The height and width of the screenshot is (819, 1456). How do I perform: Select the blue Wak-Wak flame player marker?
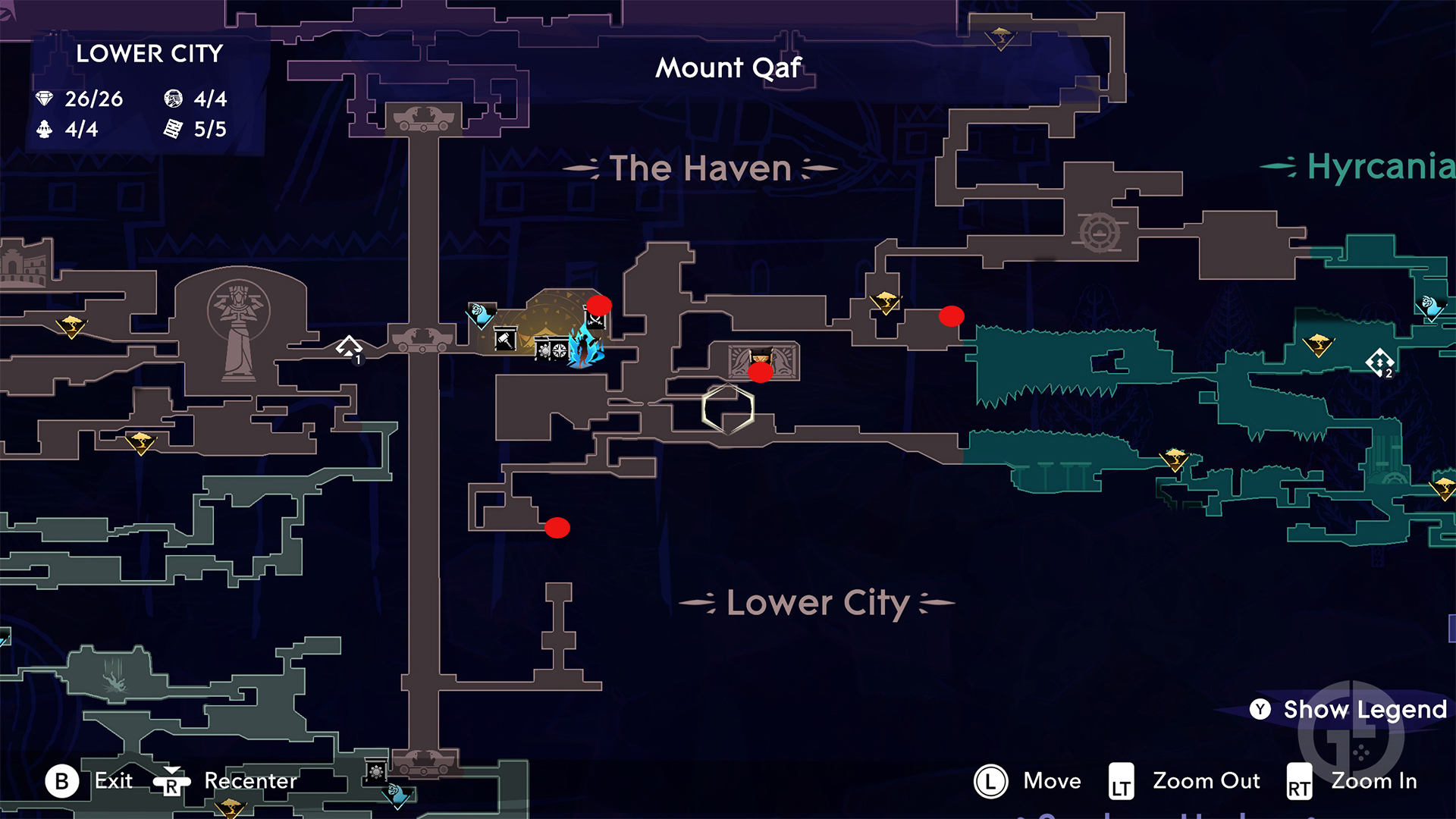pos(582,350)
